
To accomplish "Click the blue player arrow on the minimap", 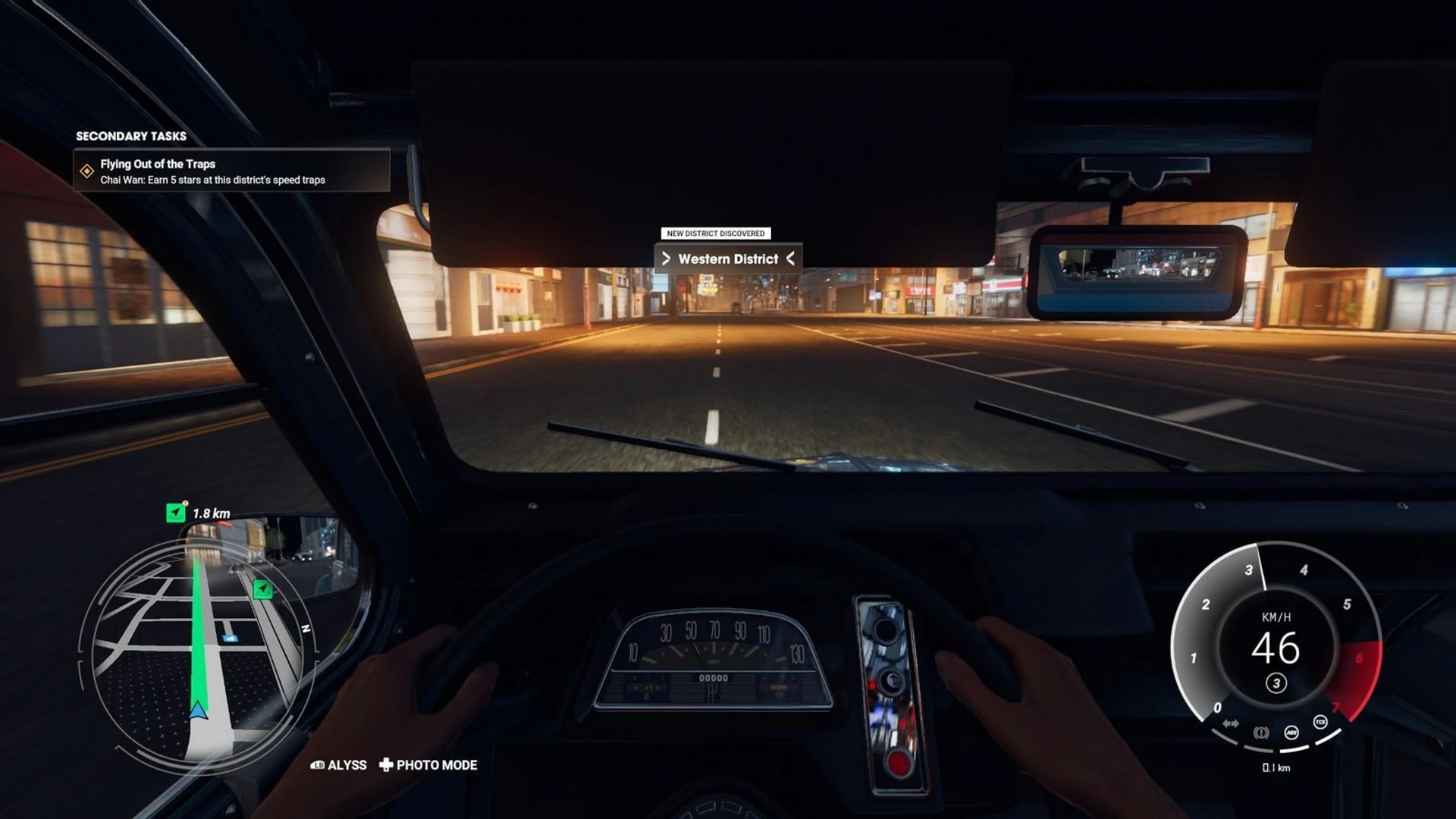I will pyautogui.click(x=198, y=710).
